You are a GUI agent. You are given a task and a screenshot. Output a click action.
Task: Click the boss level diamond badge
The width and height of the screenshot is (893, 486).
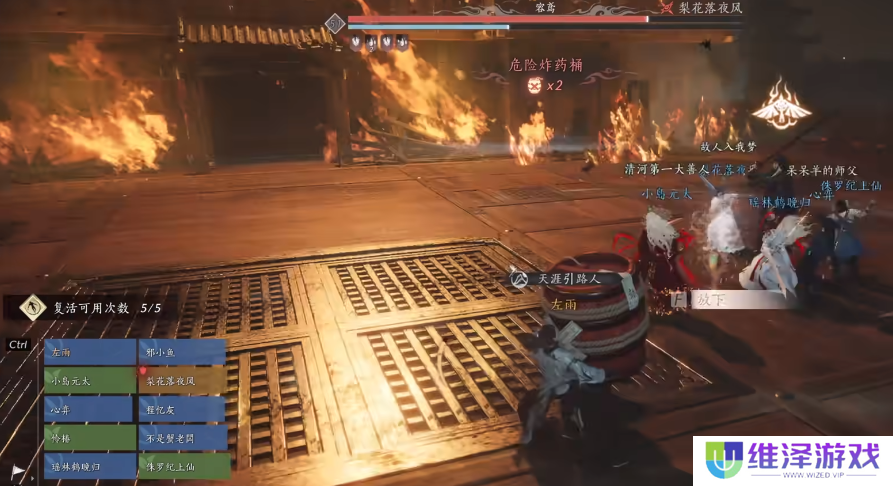tap(335, 22)
